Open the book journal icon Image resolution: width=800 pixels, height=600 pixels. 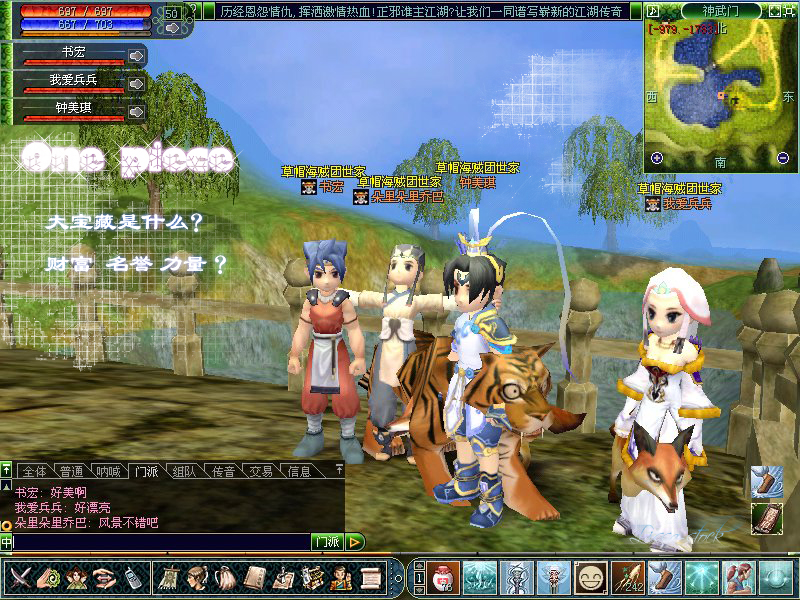coord(255,577)
